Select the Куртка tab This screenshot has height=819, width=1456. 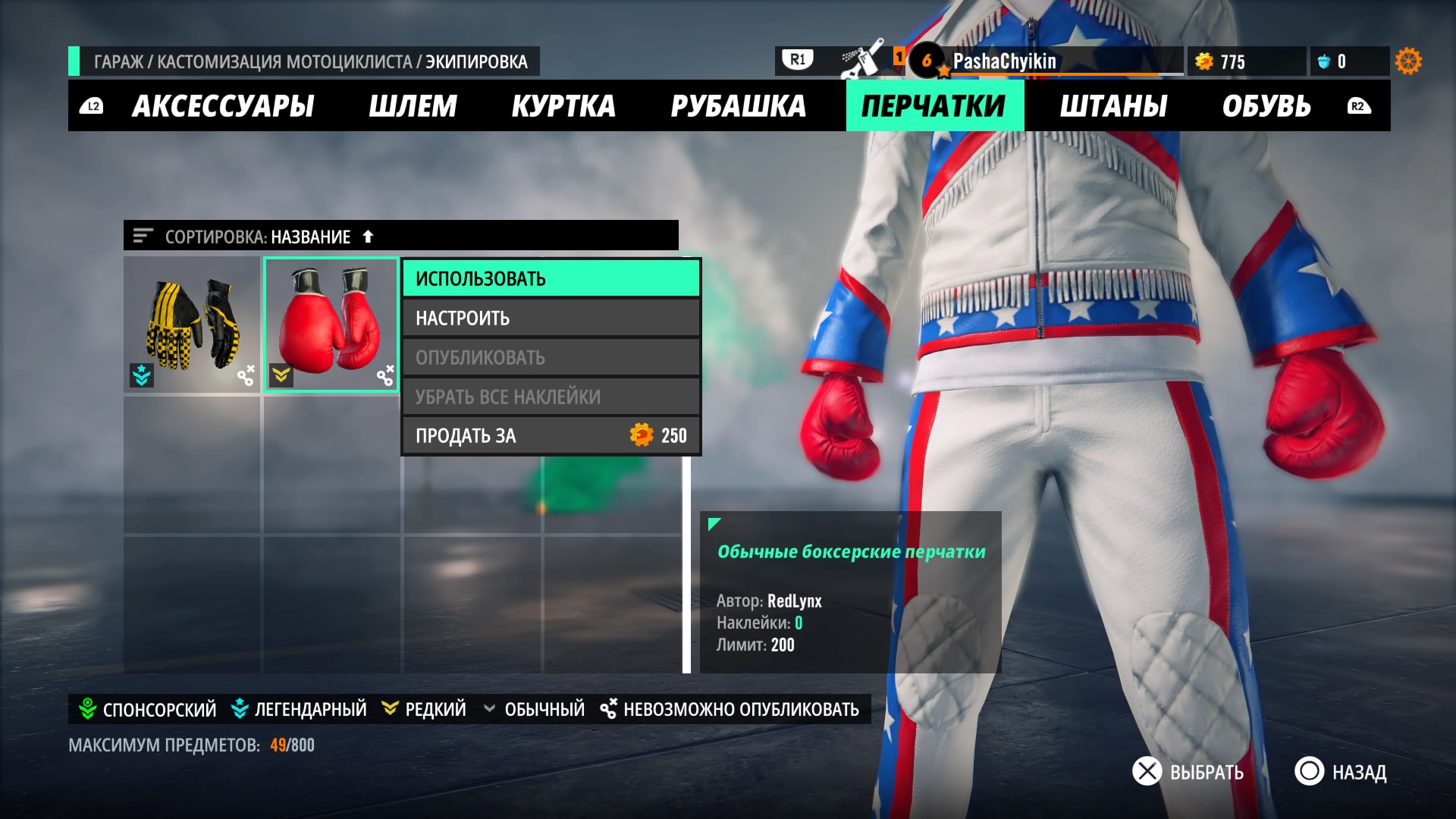point(563,106)
